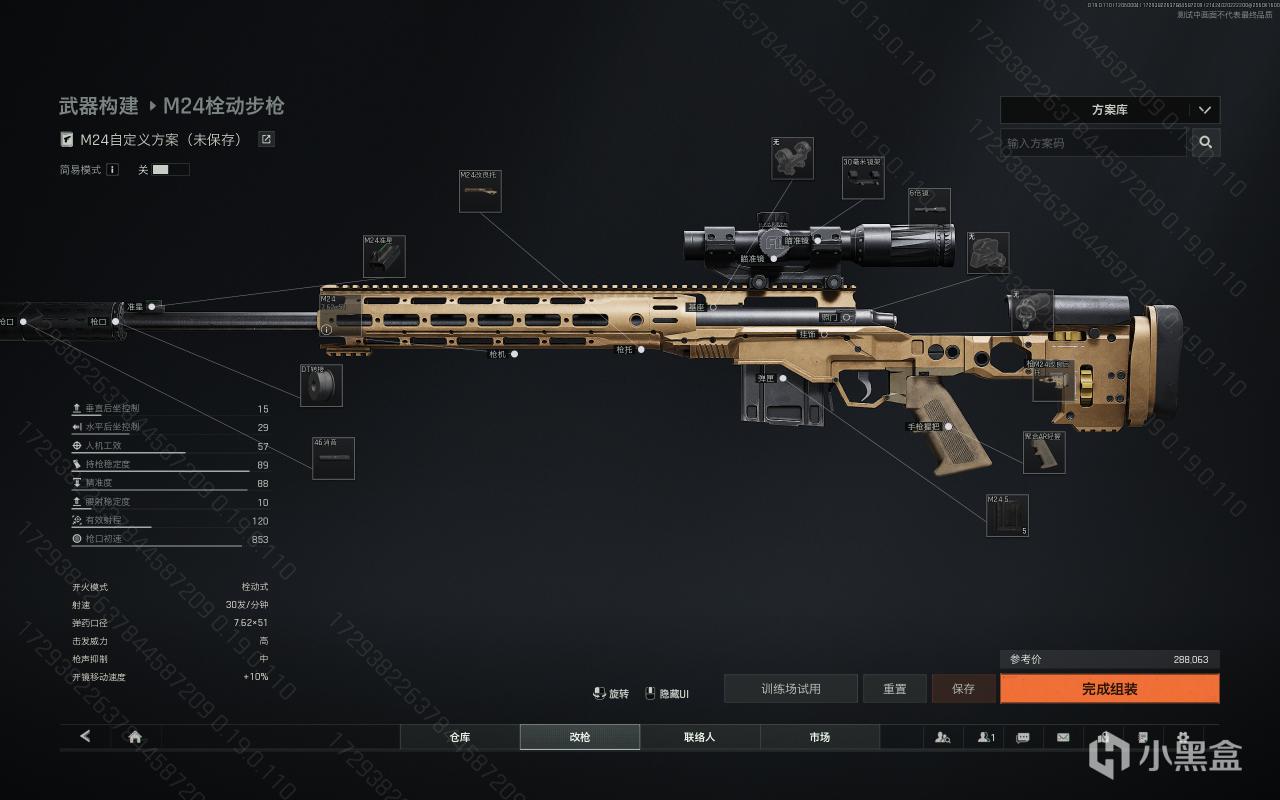Return home via the house icon
The width and height of the screenshot is (1280, 800).
[135, 737]
